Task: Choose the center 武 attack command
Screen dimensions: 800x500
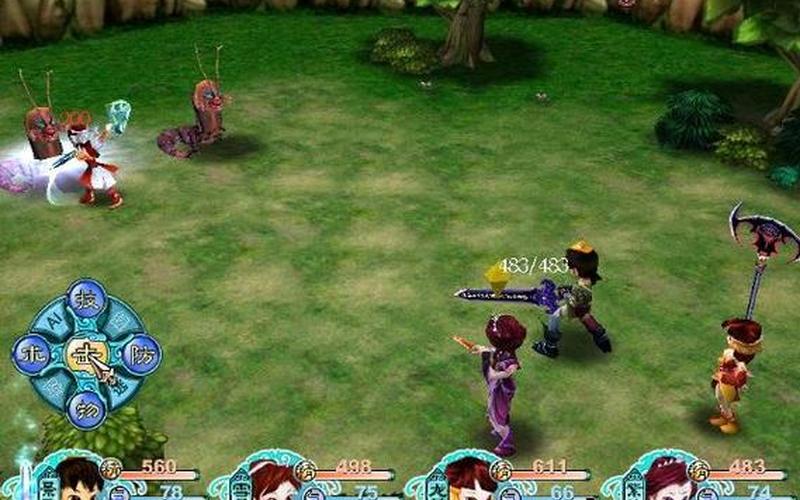Action: (x=86, y=355)
